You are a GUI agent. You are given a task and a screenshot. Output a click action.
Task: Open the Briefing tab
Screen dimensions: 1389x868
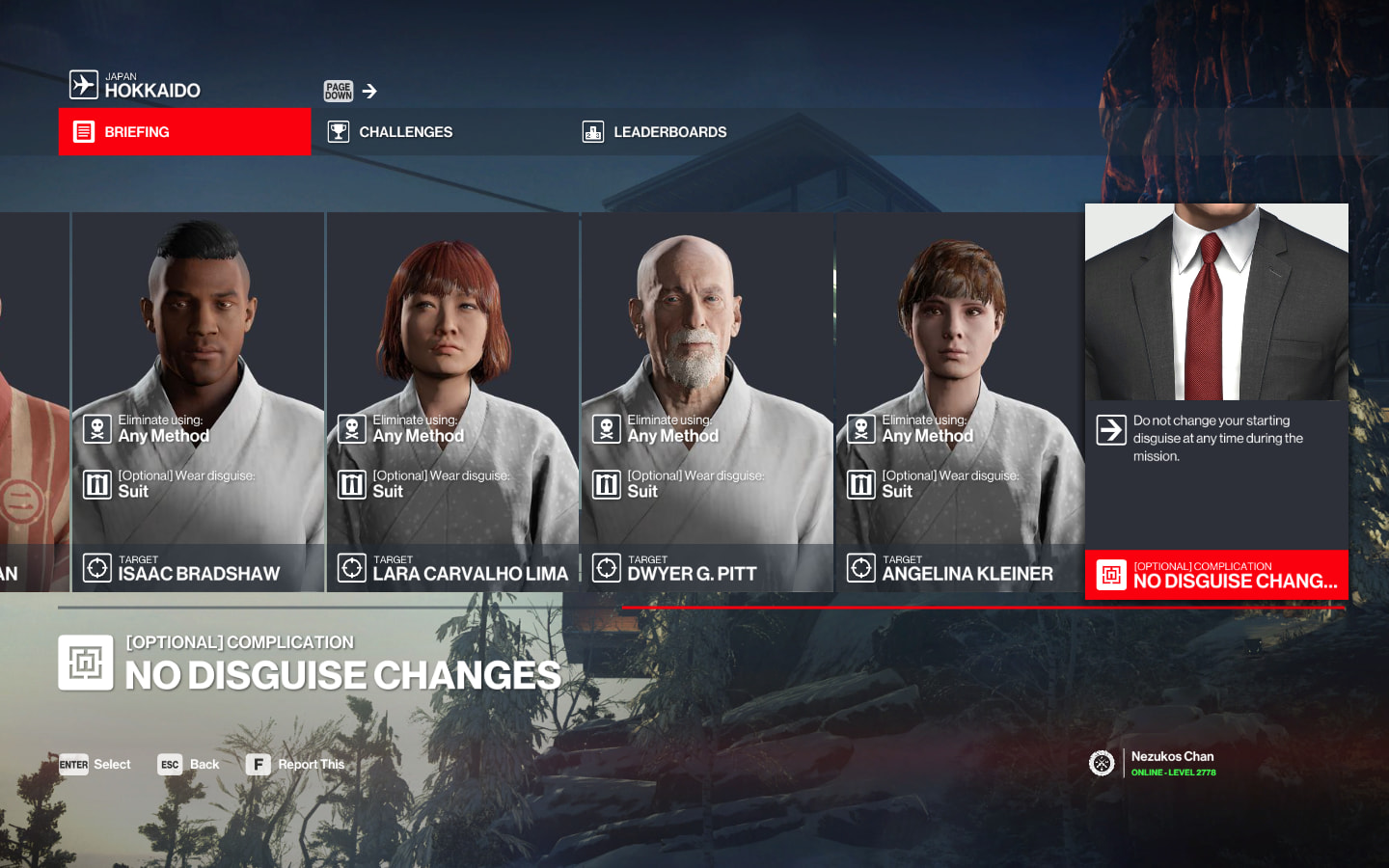point(184,132)
